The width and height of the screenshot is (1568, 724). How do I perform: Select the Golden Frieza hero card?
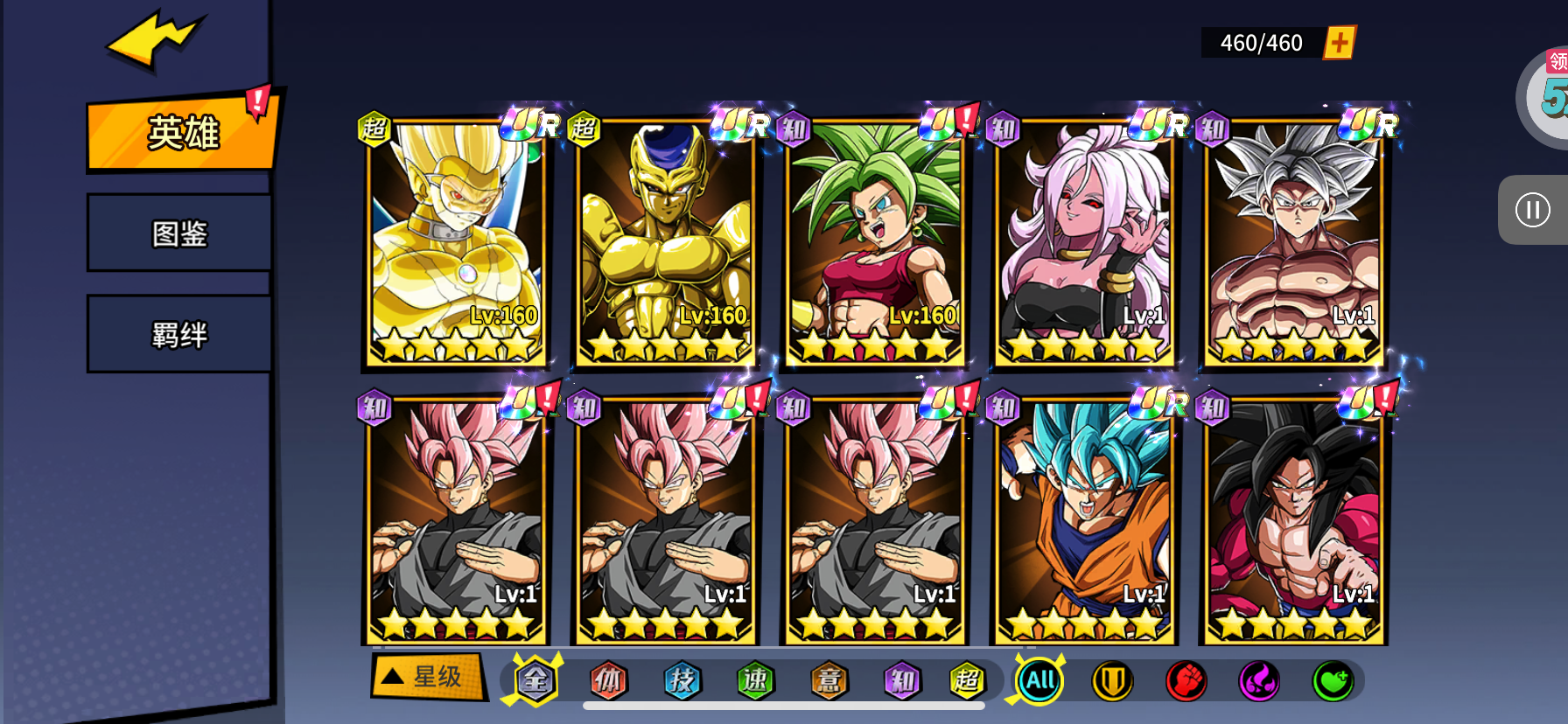(x=665, y=242)
